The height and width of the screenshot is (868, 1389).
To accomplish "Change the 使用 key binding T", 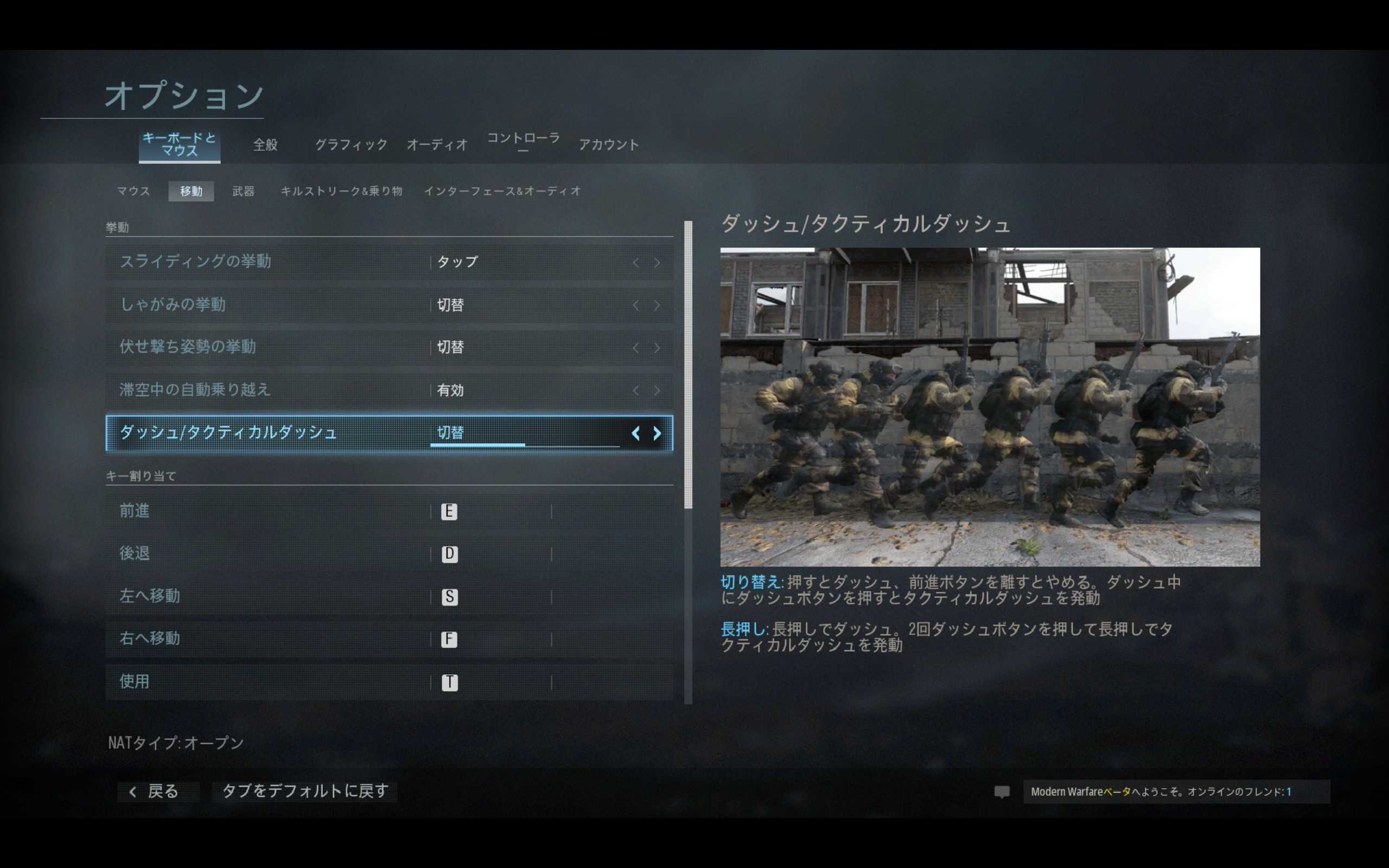I will [449, 682].
